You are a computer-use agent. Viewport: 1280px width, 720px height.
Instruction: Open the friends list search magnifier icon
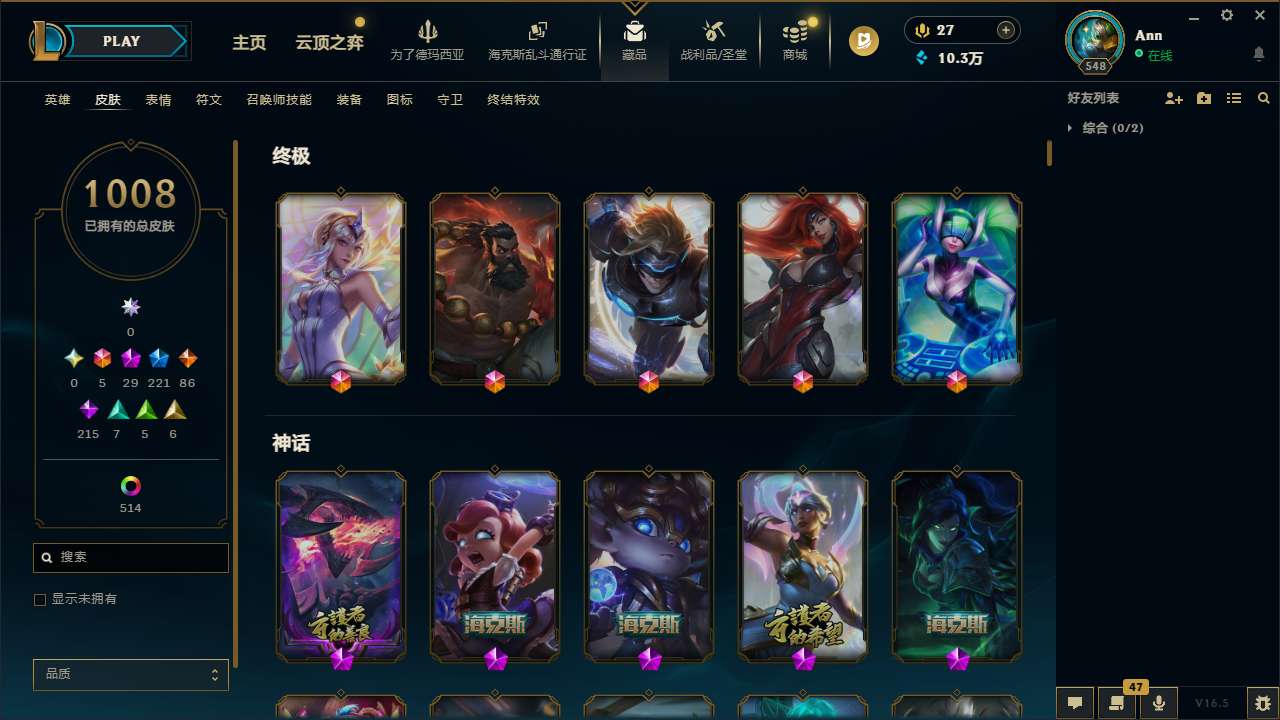[1263, 98]
